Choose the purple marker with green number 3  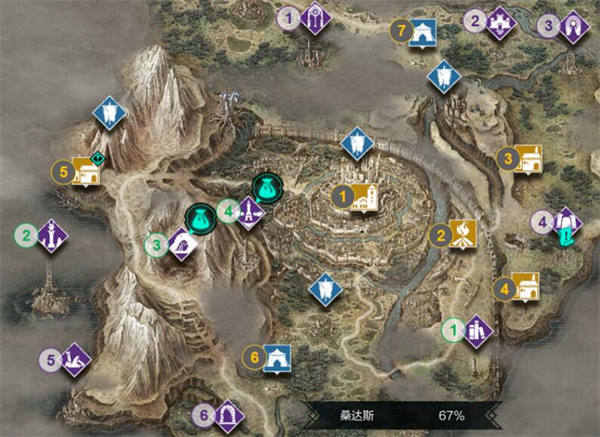[180, 243]
